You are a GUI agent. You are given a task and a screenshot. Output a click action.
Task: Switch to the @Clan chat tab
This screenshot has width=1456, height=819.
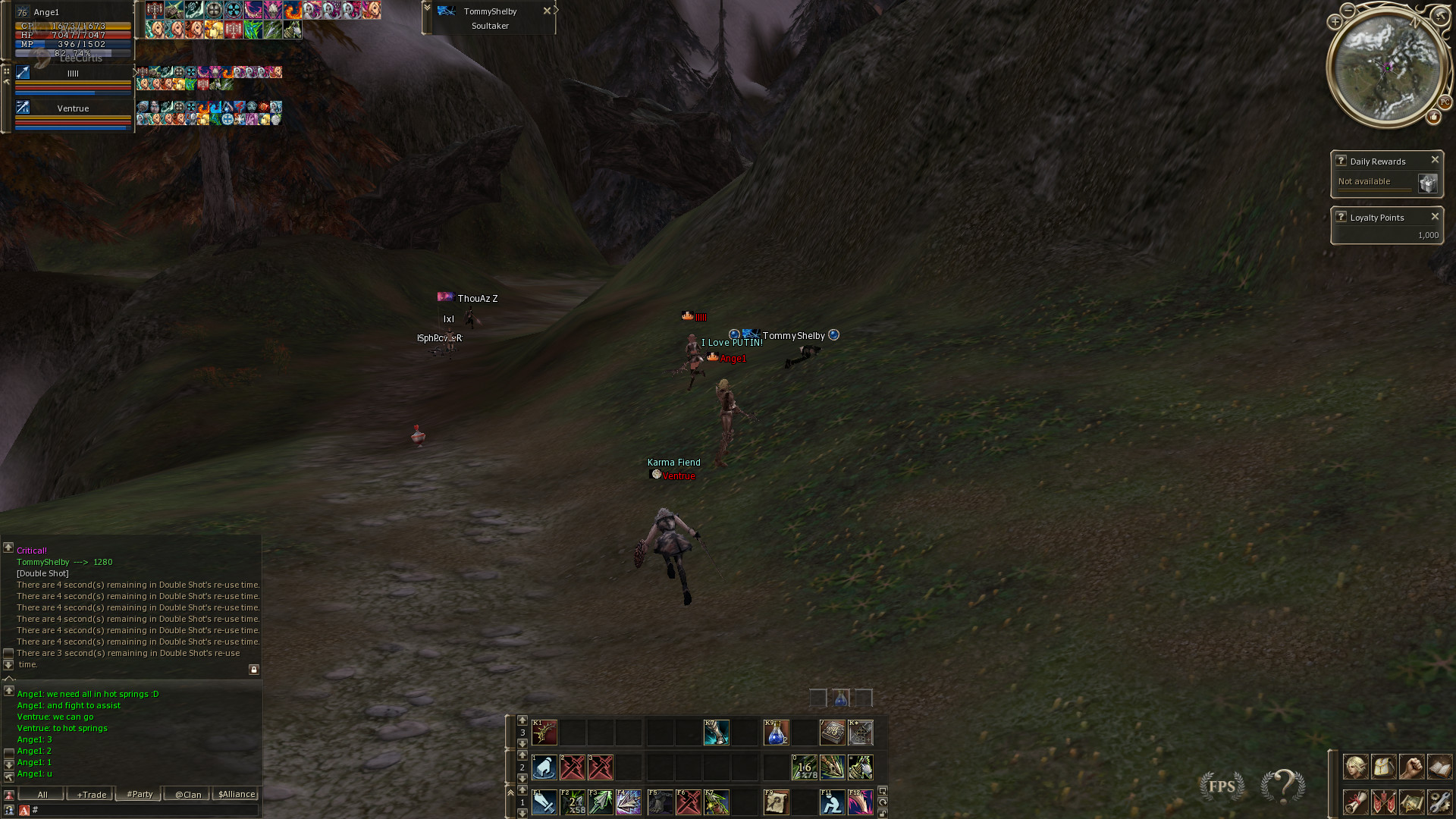[188, 794]
